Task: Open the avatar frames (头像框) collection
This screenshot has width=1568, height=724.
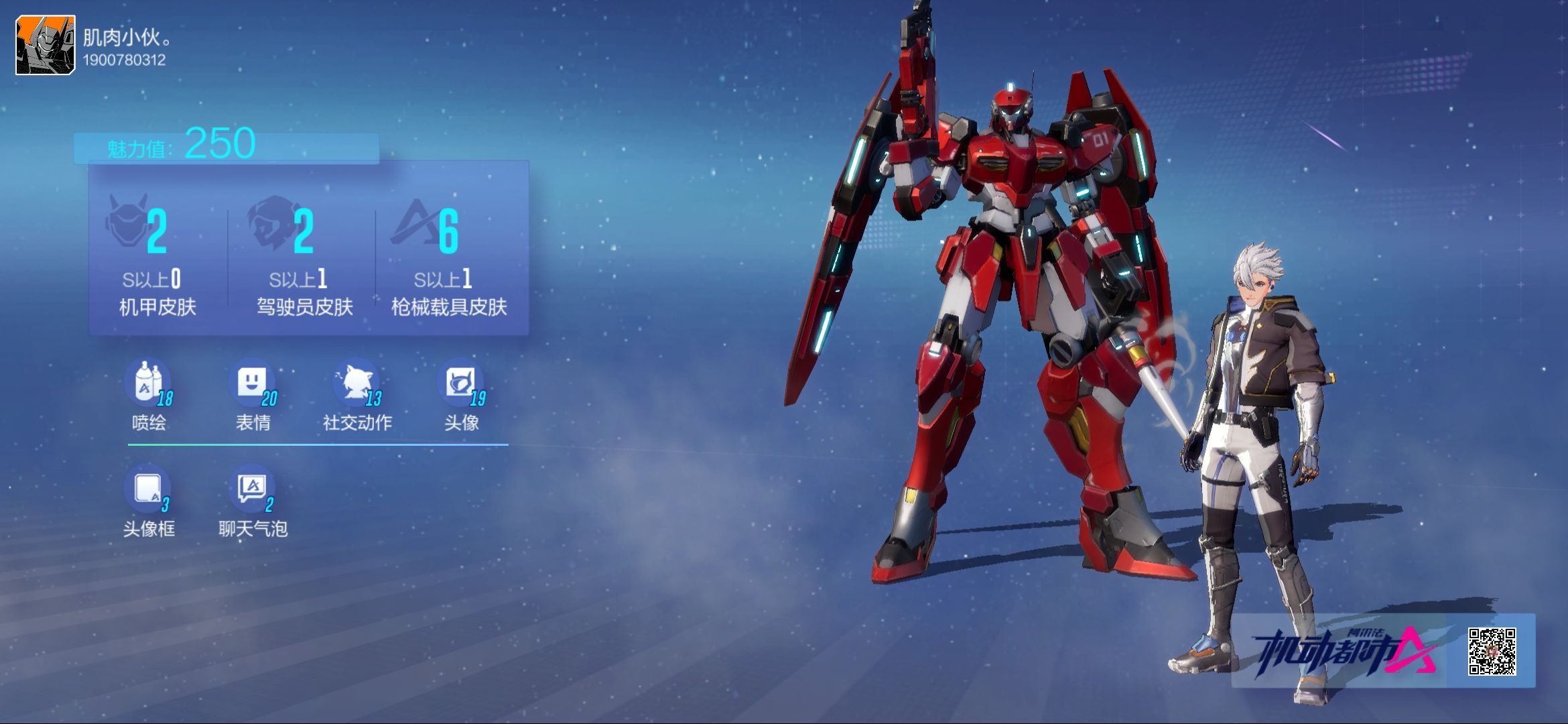Action: [x=148, y=490]
